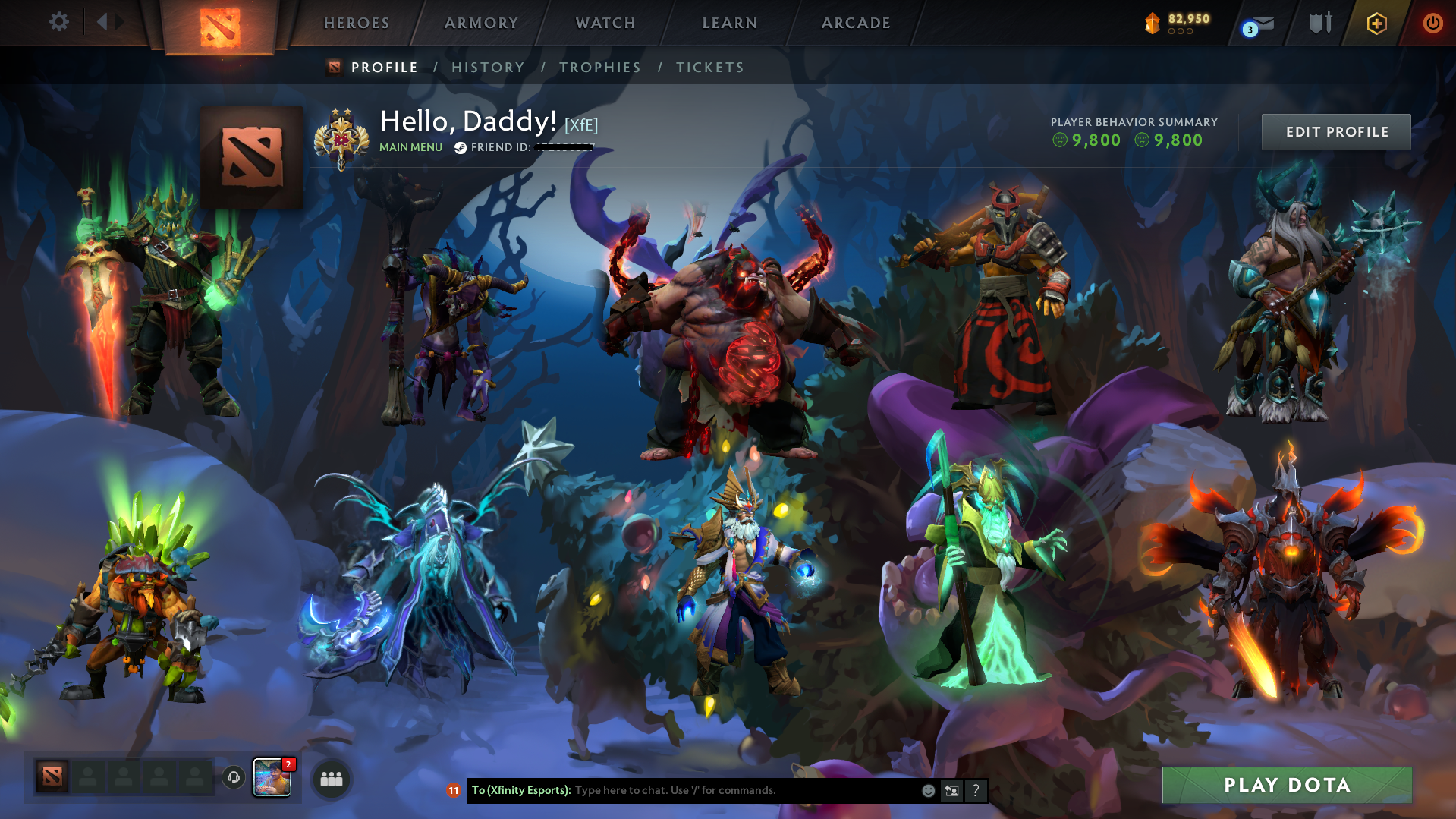Open the settings gear icon
Screen dimensions: 1456x819
tap(58, 22)
